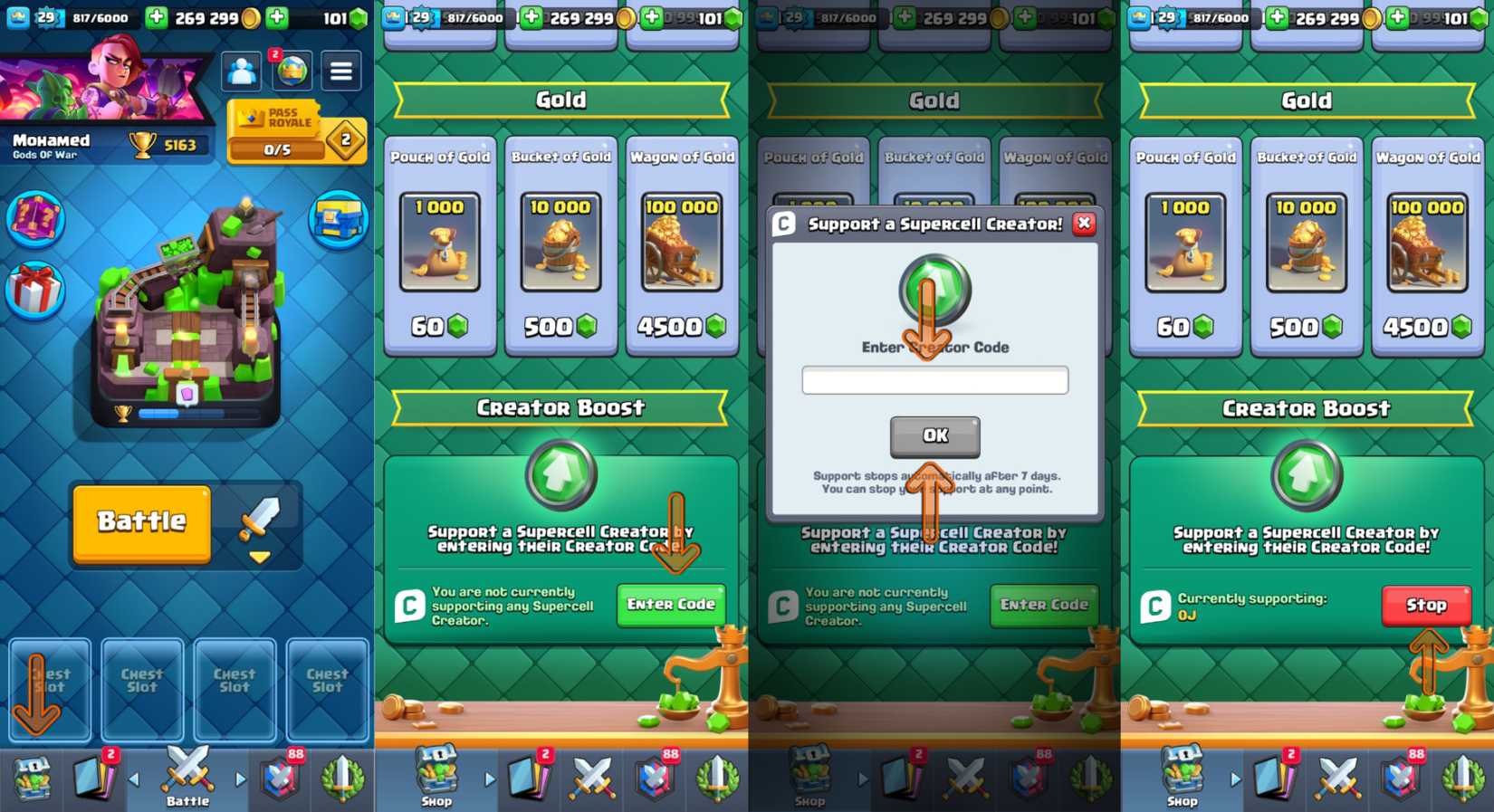This screenshot has height=812, width=1494.
Task: Open the friends list person icon
Action: (x=242, y=71)
